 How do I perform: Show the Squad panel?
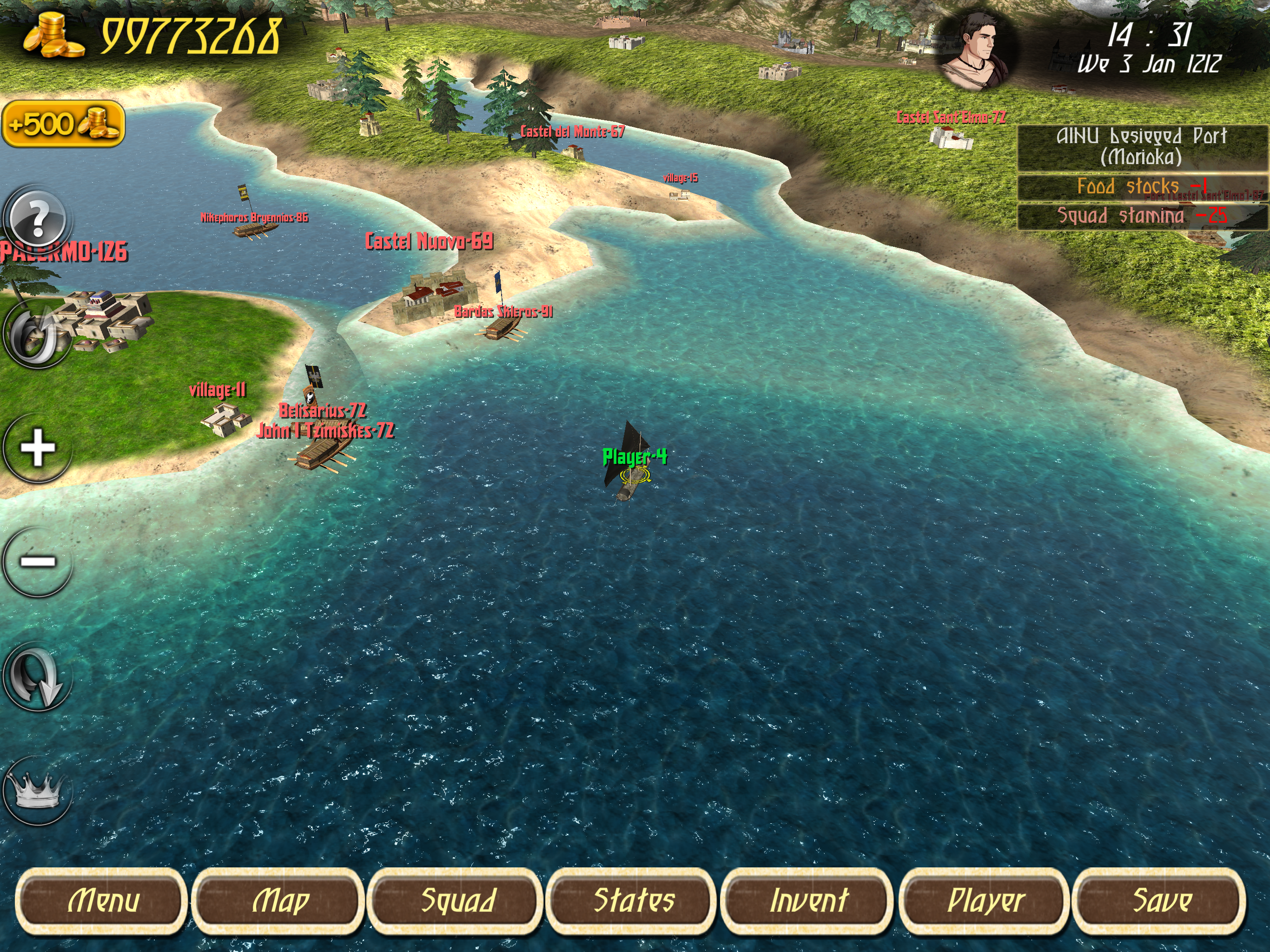point(456,900)
